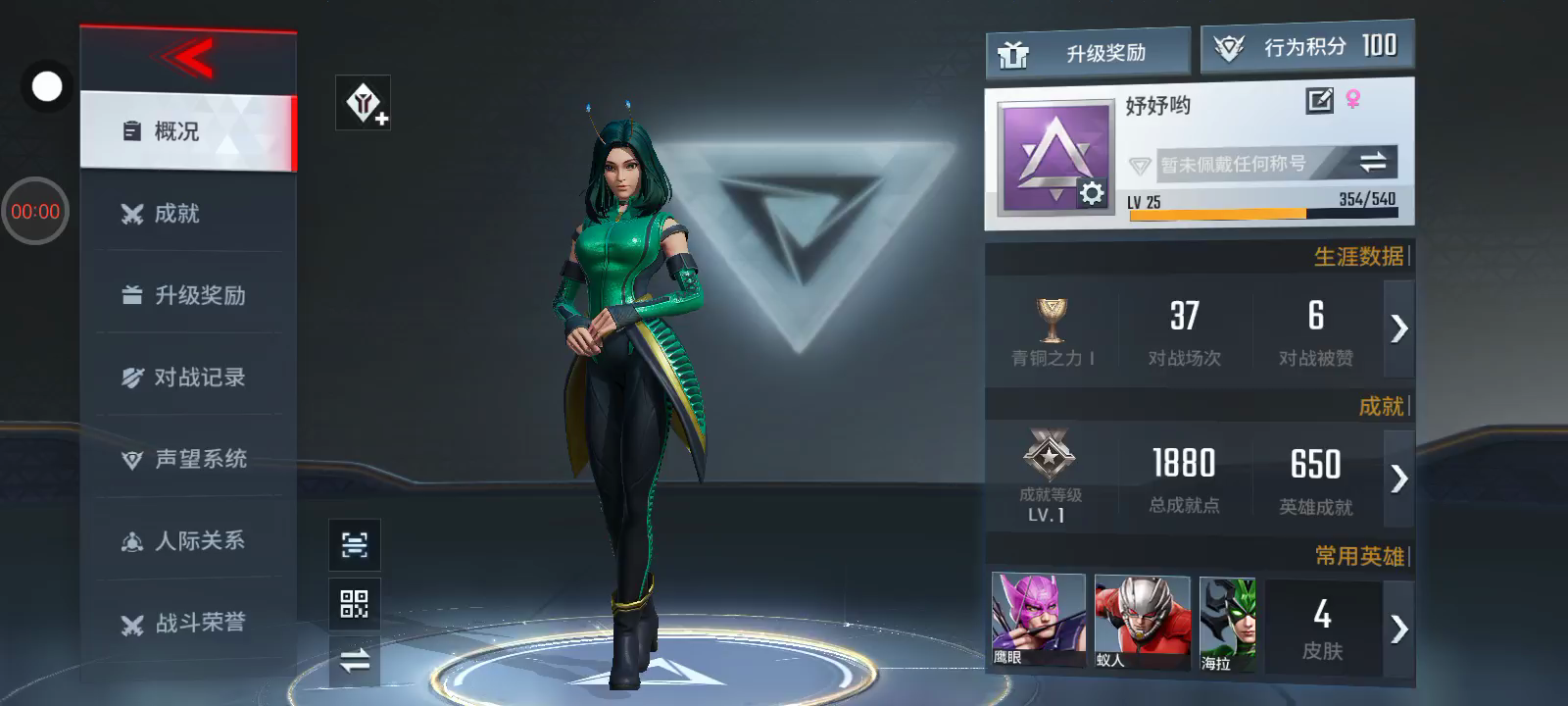Switch the displayed title badge
Image resolution: width=1568 pixels, height=706 pixels.
coord(1373,163)
